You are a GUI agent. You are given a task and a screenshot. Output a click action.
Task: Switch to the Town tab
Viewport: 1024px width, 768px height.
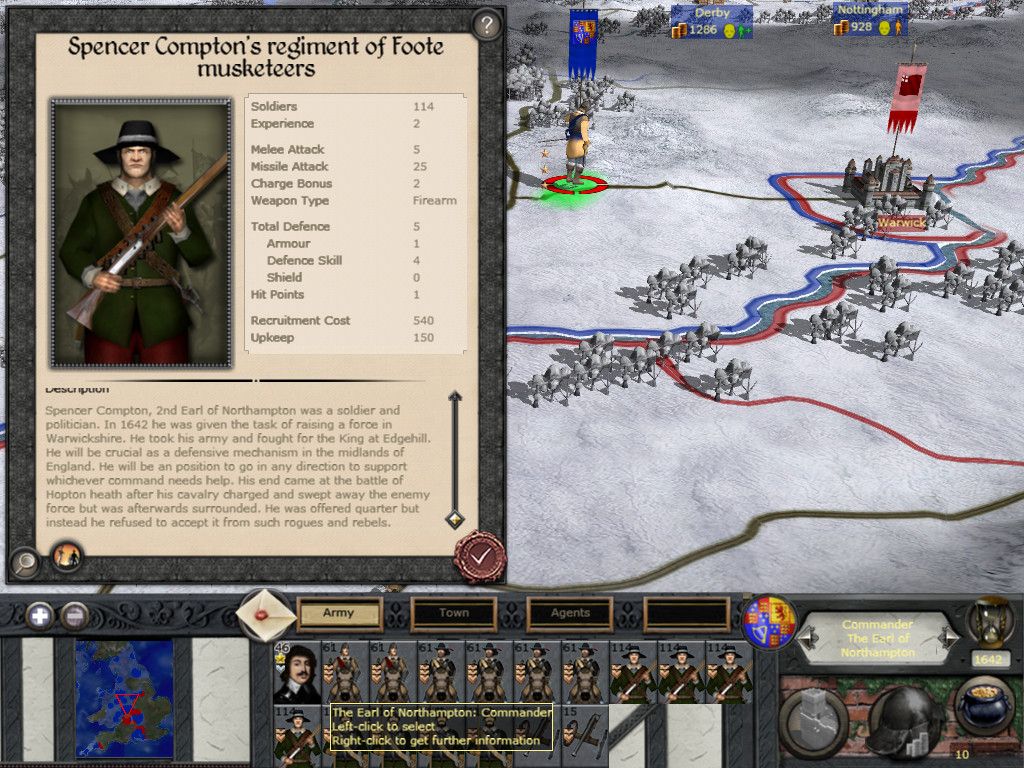[x=454, y=613]
